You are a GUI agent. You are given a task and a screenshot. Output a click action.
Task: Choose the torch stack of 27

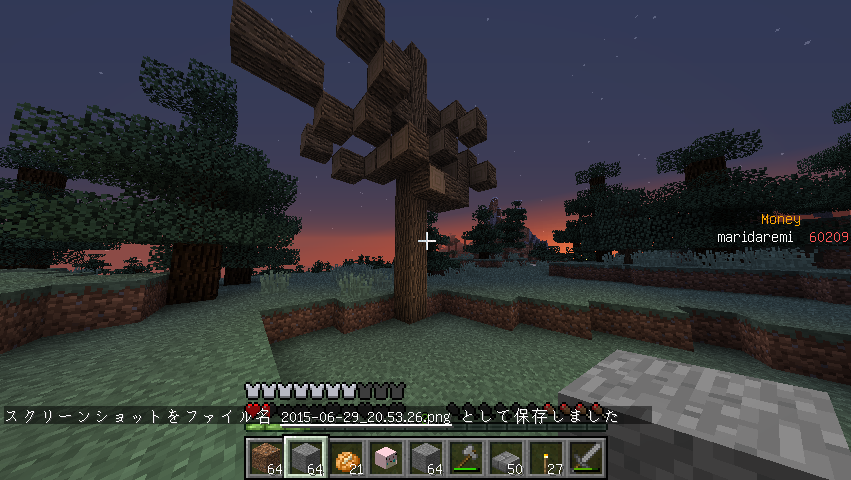tap(546, 458)
